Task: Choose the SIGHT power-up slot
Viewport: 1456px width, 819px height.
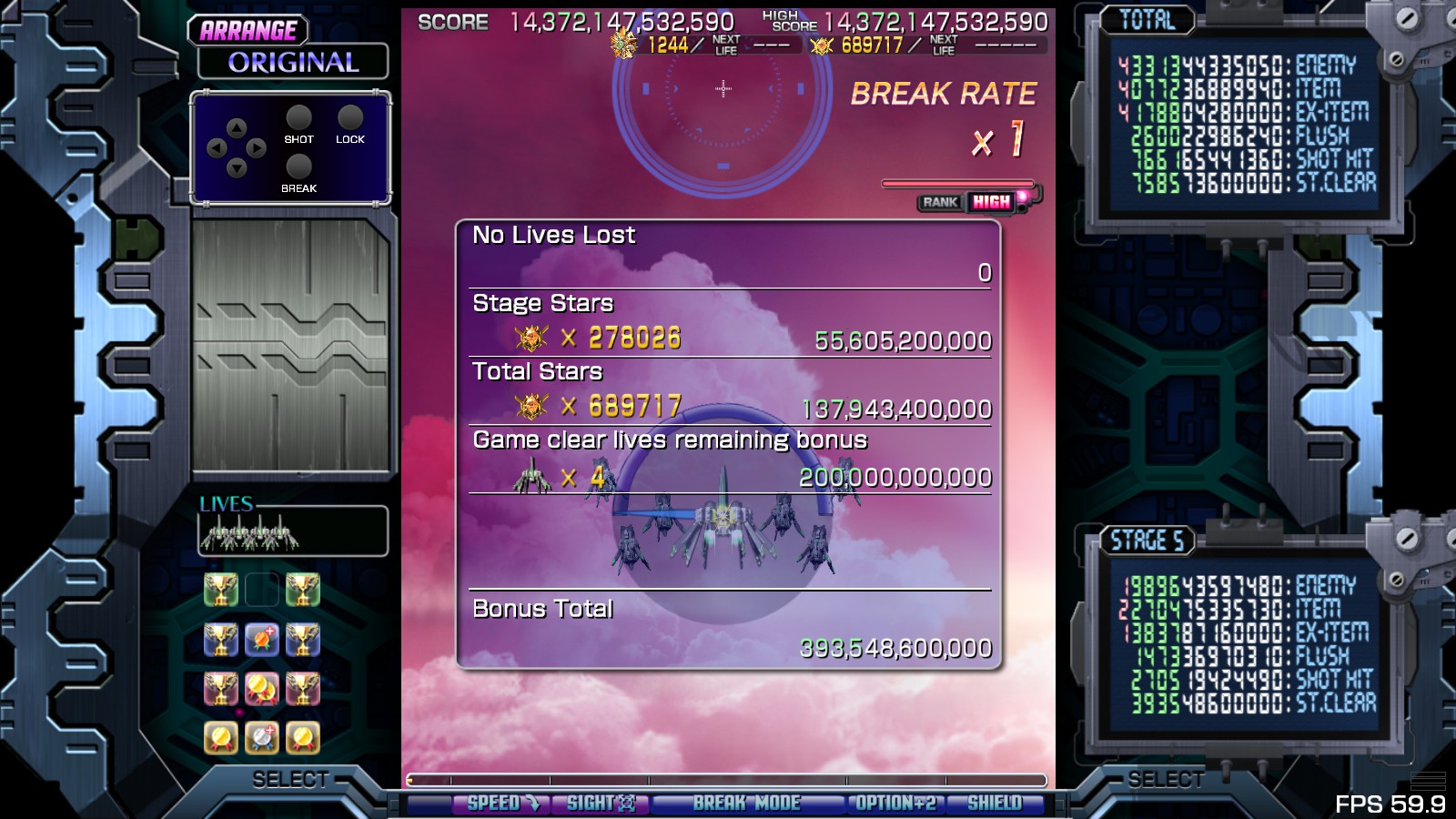Action: click(601, 804)
